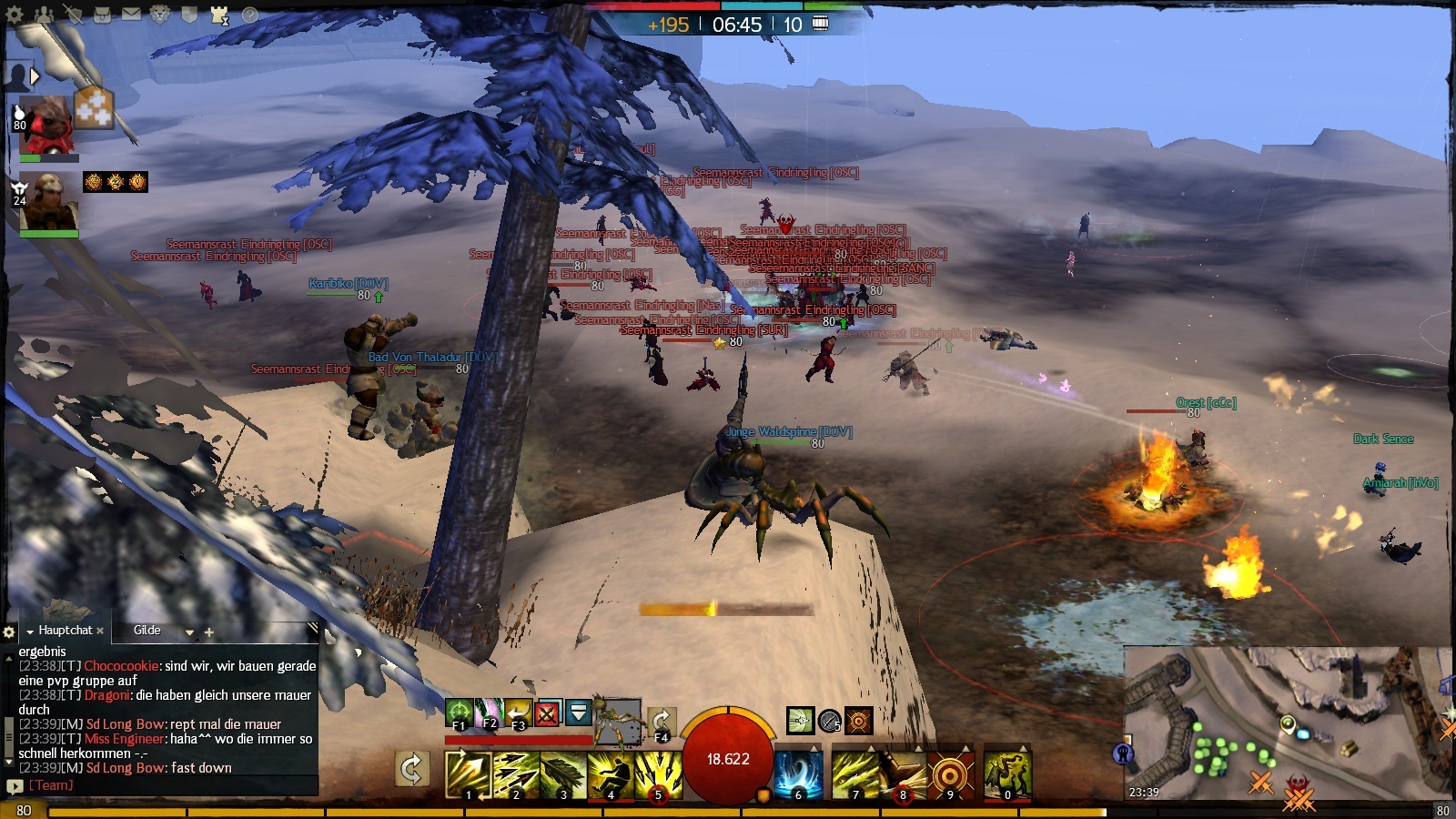Activate the bullseye target utility skill
The height and width of the screenshot is (819, 1456).
(x=950, y=775)
